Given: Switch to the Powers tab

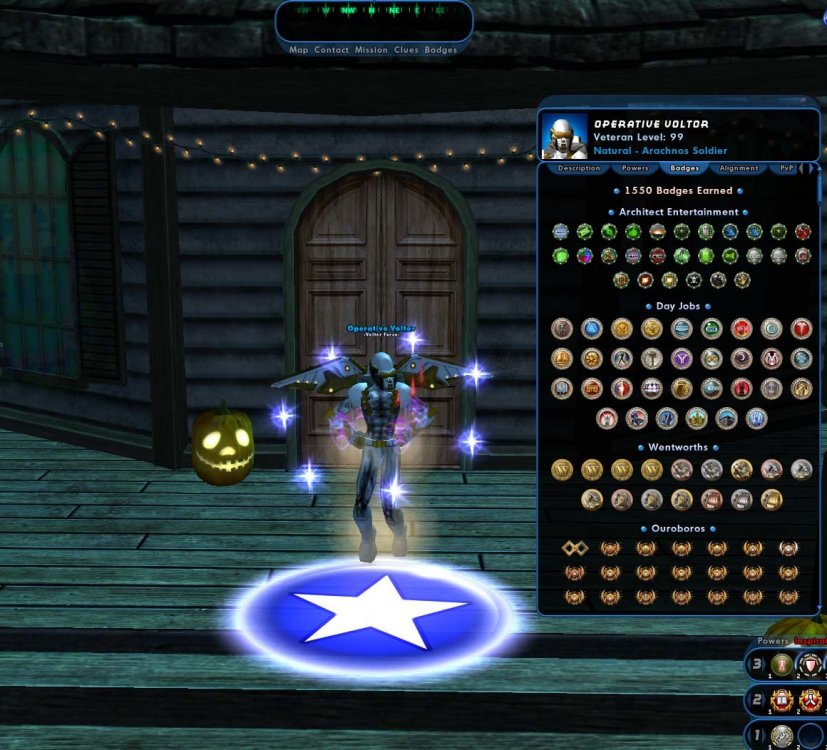Looking at the screenshot, I should [635, 168].
